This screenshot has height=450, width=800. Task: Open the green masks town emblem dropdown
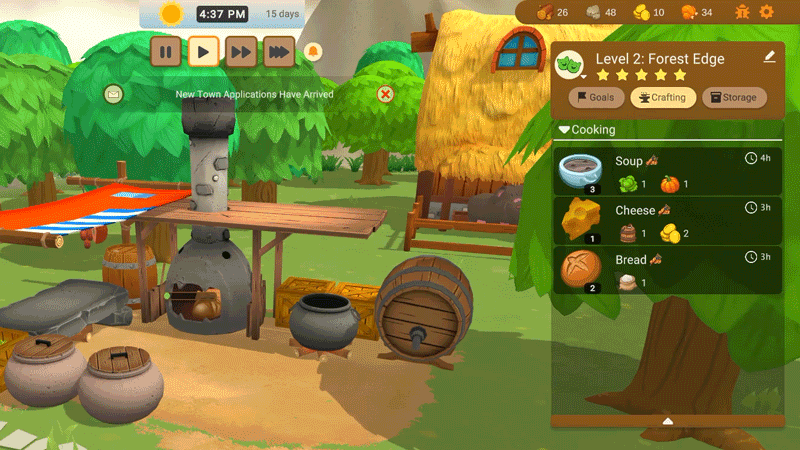[x=570, y=63]
